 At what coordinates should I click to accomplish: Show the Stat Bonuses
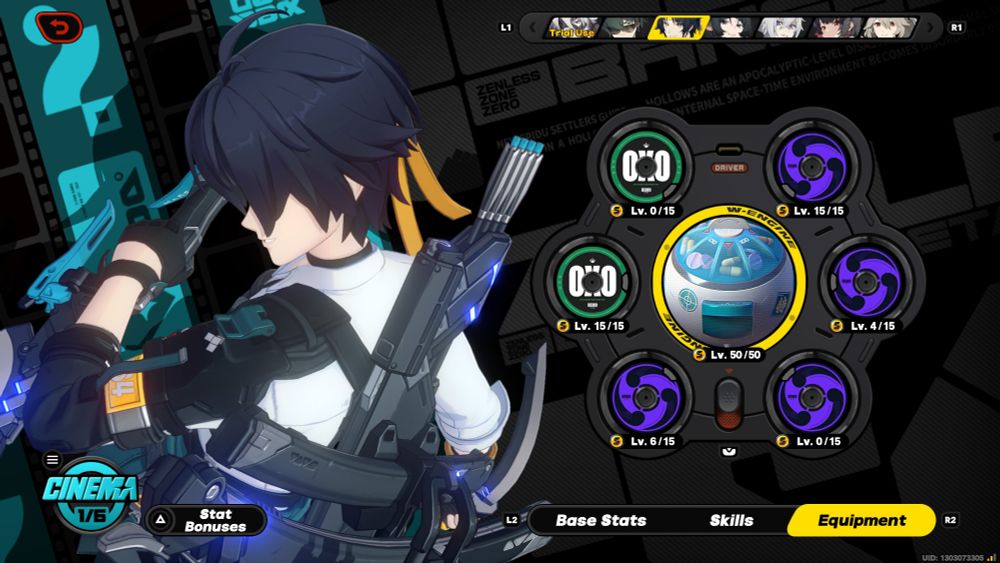coord(208,520)
